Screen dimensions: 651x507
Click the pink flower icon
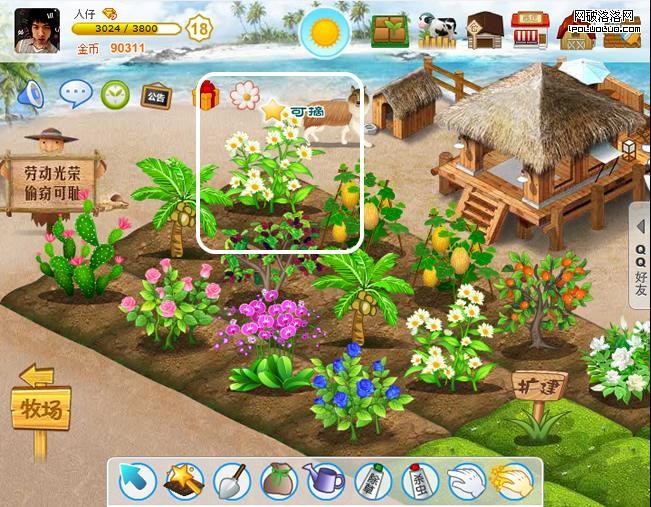(244, 95)
